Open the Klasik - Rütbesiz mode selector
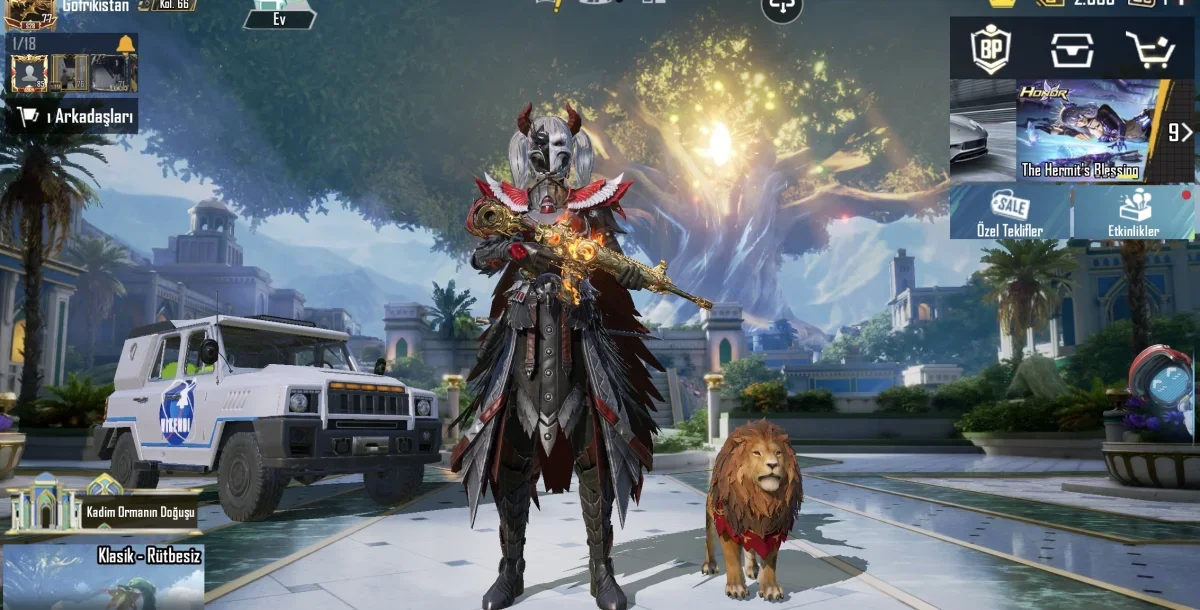Image resolution: width=1200 pixels, height=610 pixels. pyautogui.click(x=102, y=576)
